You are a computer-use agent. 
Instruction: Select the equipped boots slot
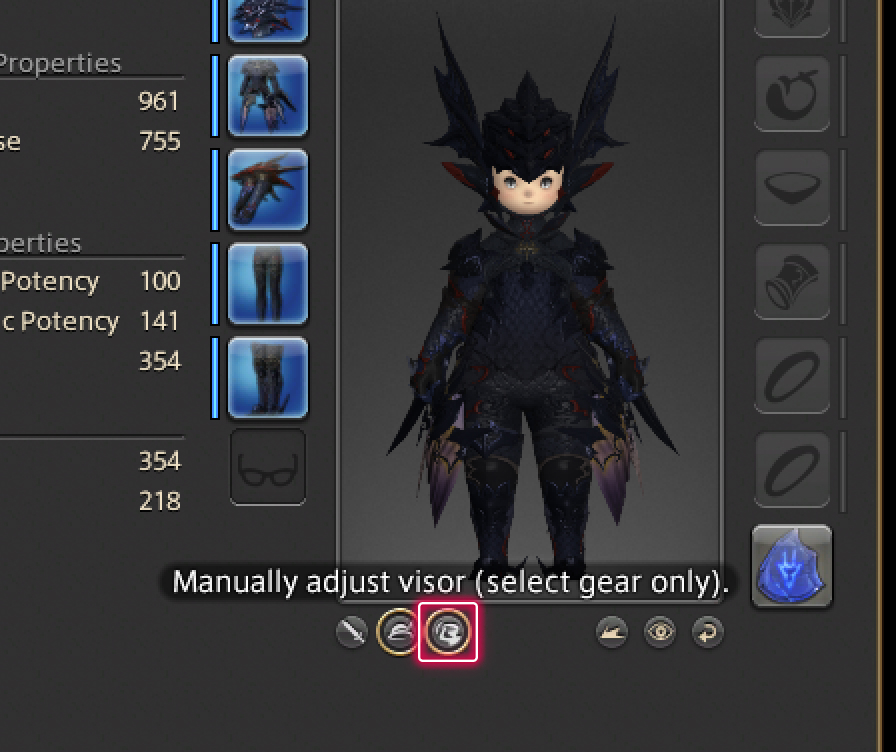tap(267, 378)
